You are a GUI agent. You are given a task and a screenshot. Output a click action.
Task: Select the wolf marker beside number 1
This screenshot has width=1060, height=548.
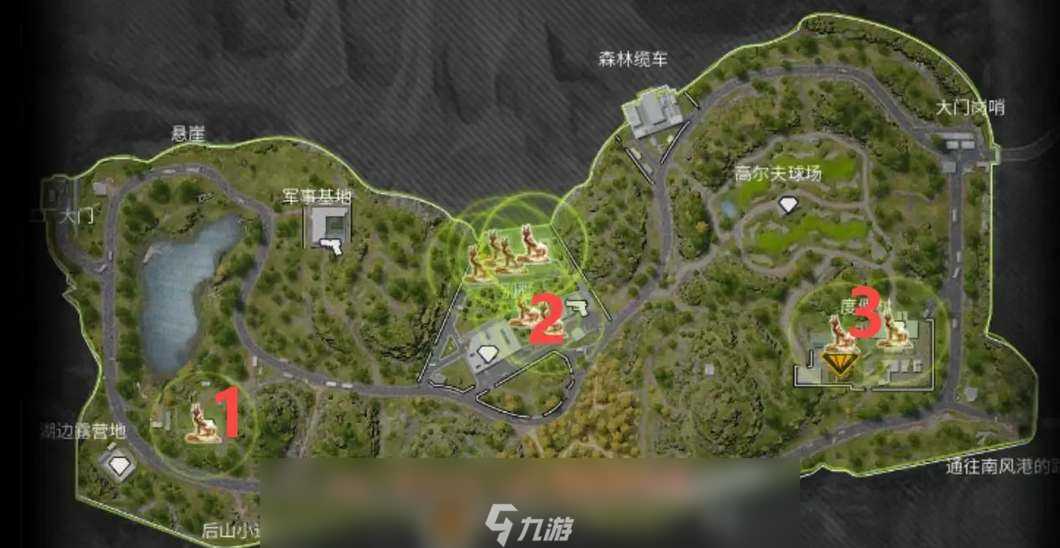(x=203, y=422)
